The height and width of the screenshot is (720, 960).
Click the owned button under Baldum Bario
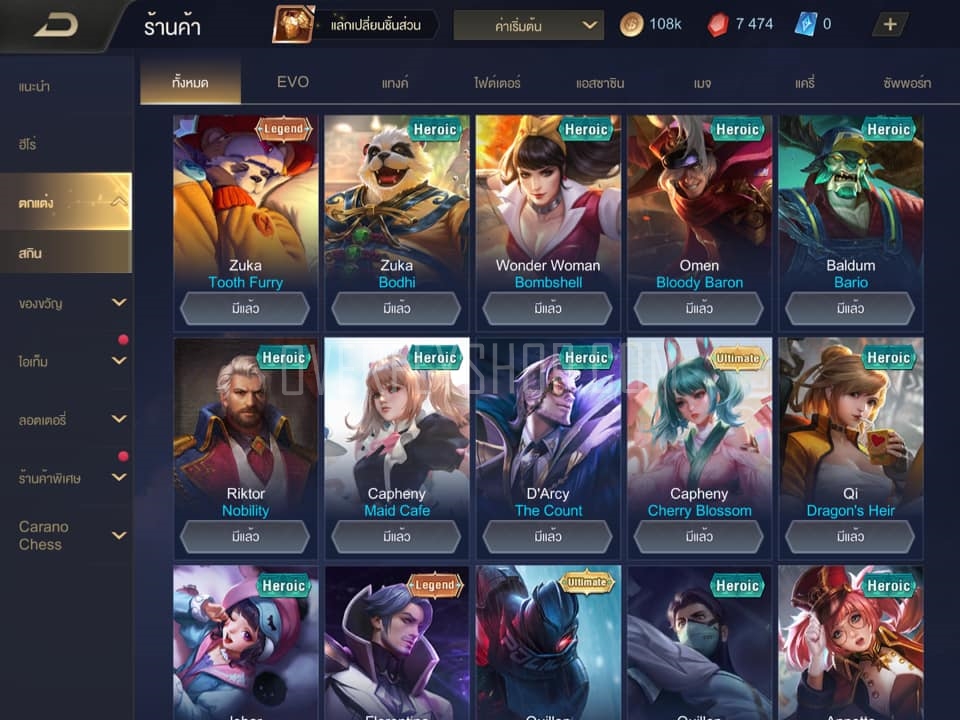(x=851, y=309)
